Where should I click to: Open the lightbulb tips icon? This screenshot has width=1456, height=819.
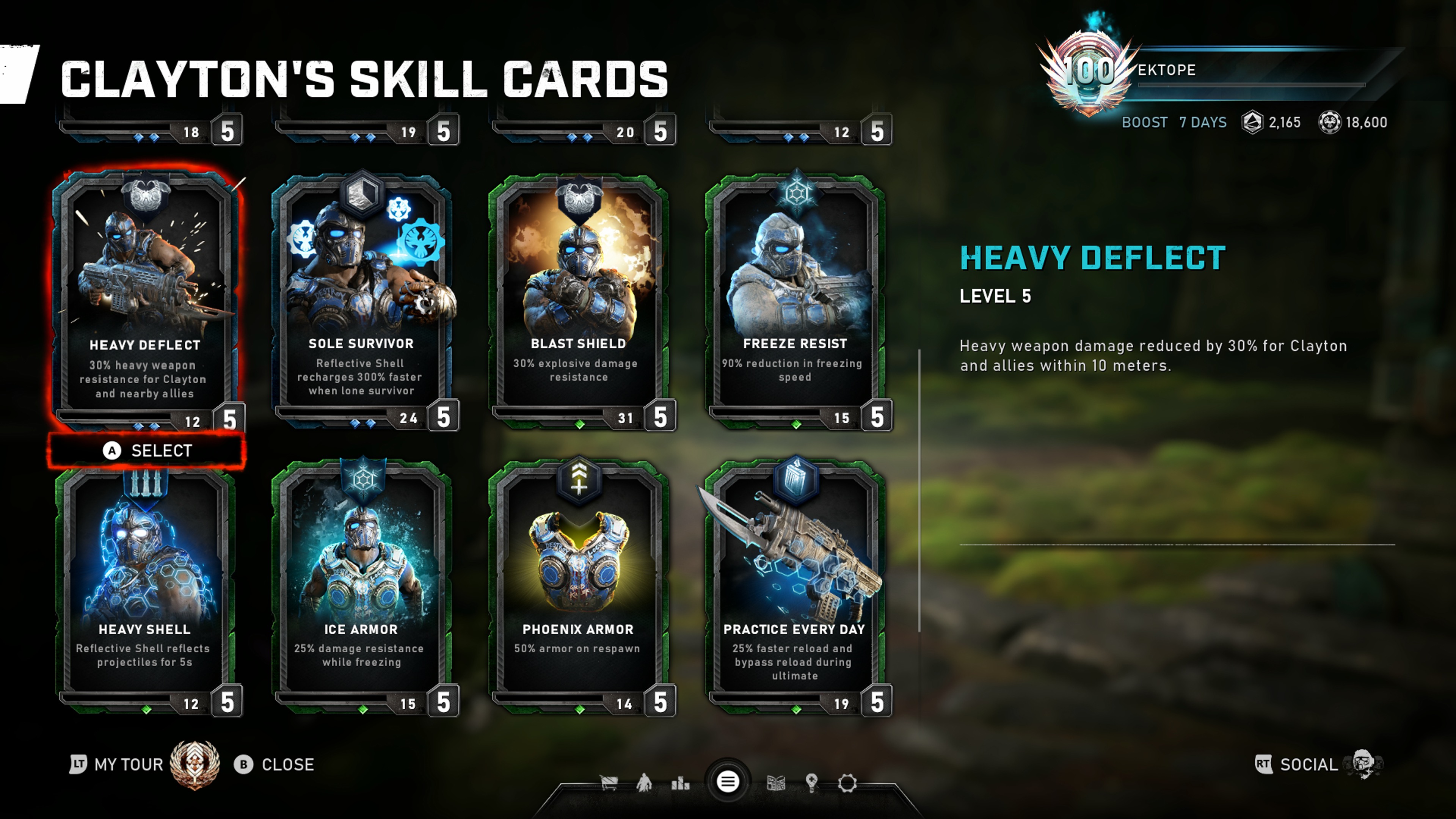coord(812,783)
